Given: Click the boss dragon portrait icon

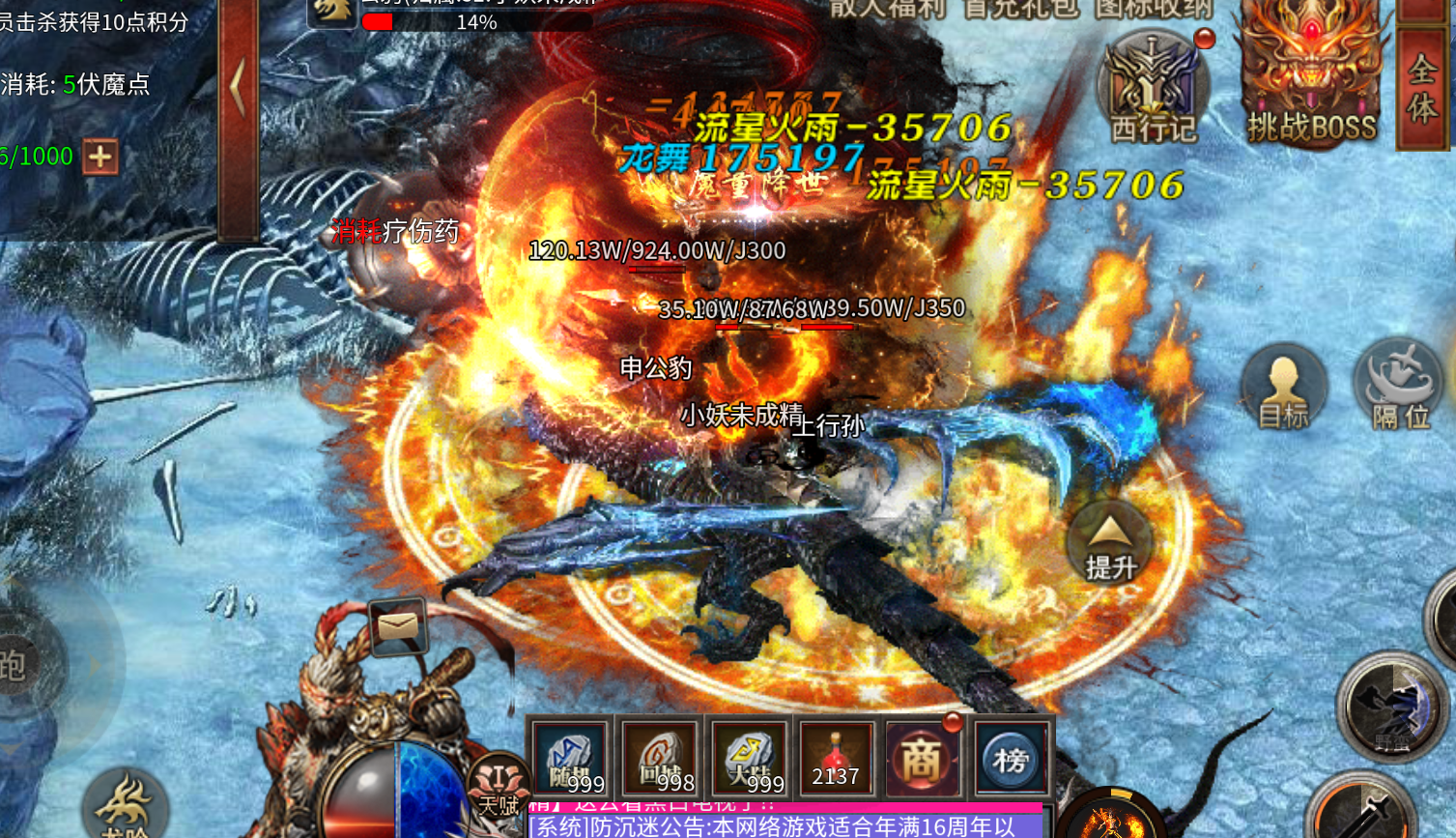Looking at the screenshot, I should click(331, 12).
